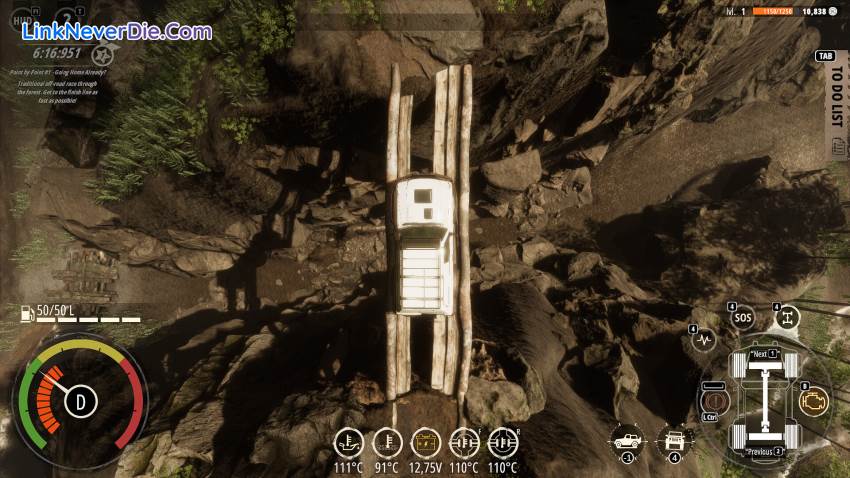Select the front differential temperature icon

464,442
